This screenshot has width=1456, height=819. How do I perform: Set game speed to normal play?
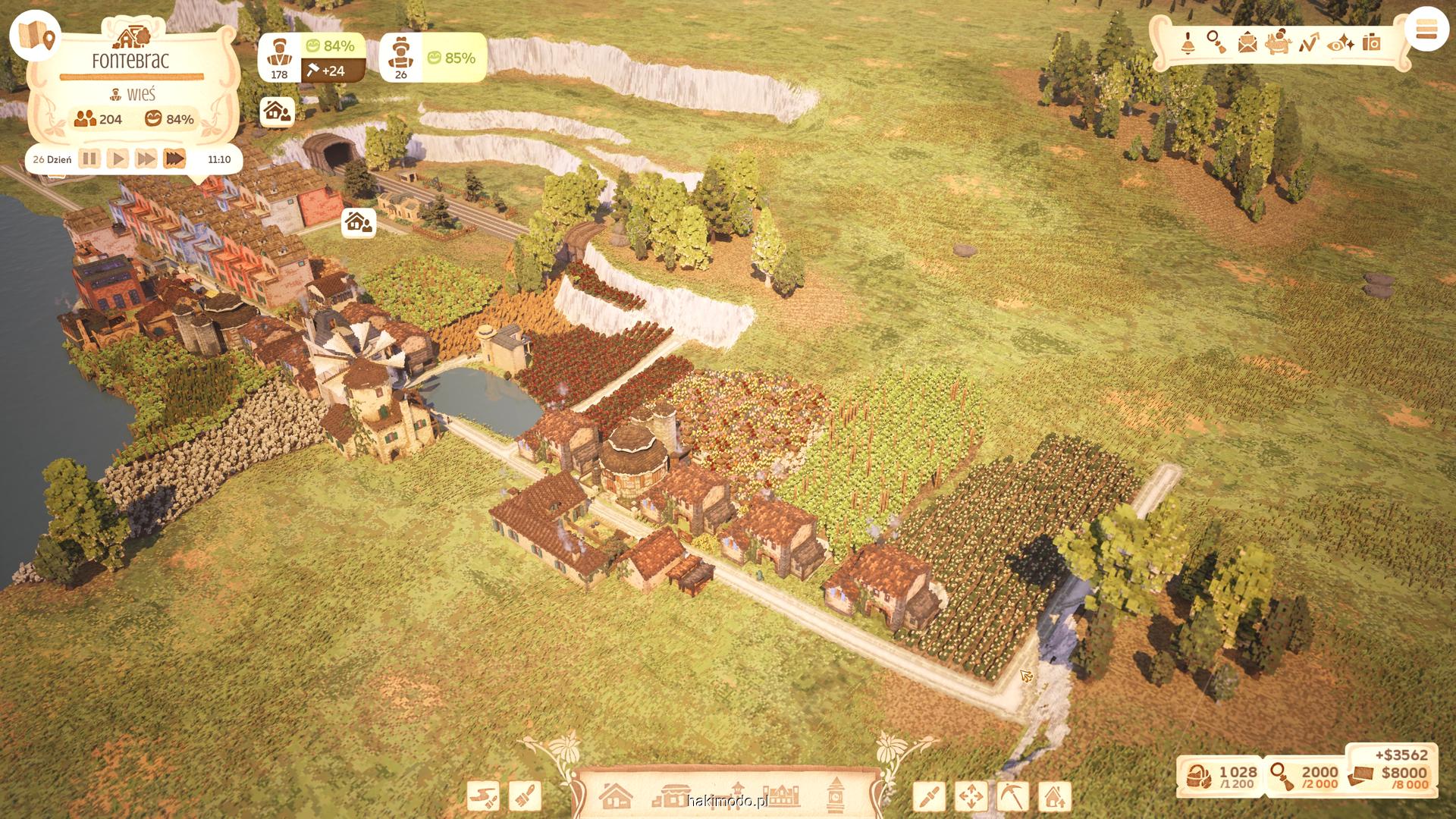[118, 159]
